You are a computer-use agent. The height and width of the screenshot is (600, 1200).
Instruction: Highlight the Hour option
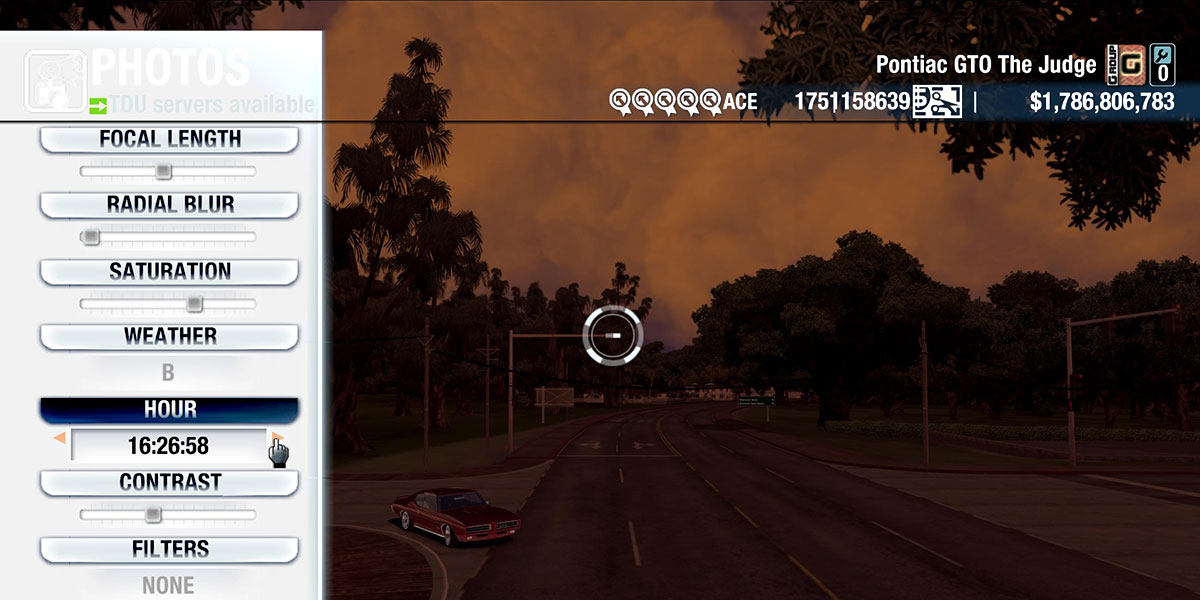tap(169, 410)
